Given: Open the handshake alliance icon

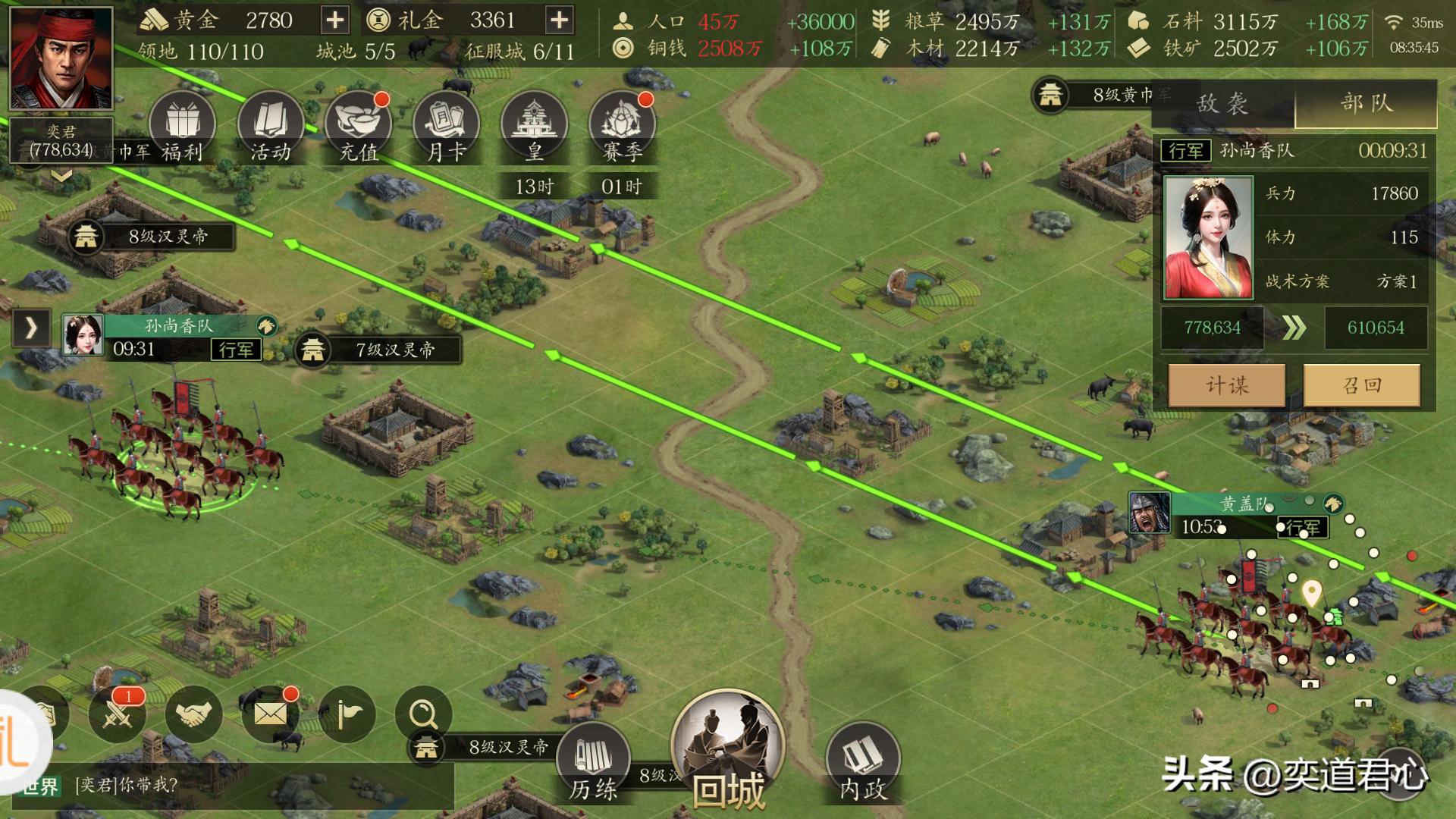Looking at the screenshot, I should [x=194, y=714].
